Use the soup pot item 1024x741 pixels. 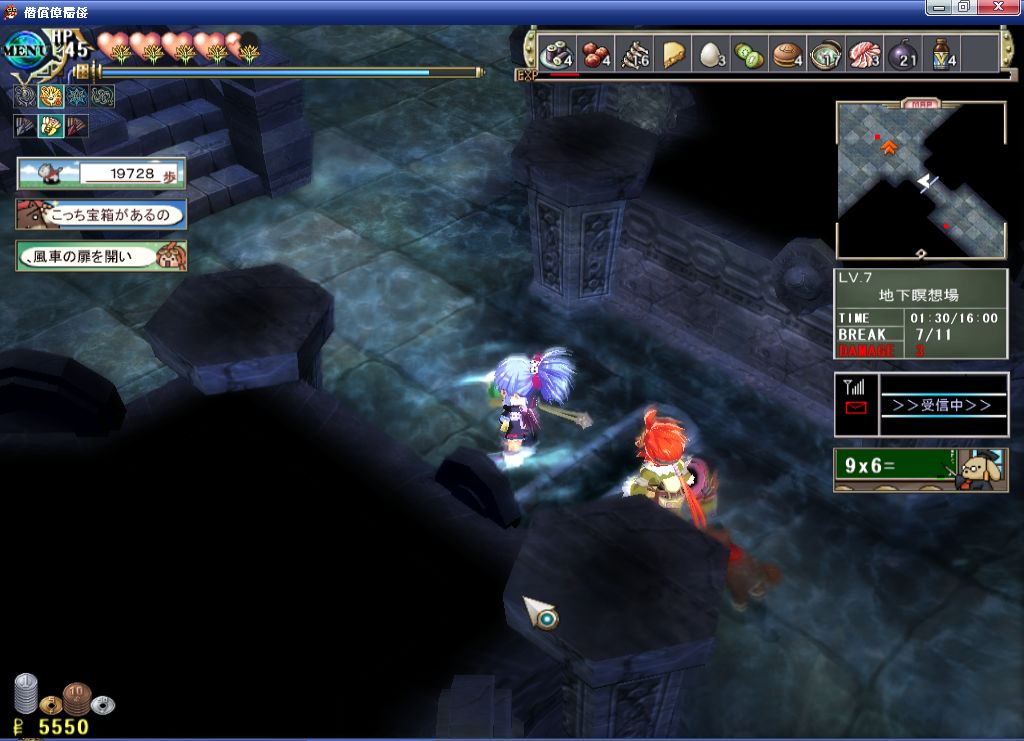click(826, 54)
